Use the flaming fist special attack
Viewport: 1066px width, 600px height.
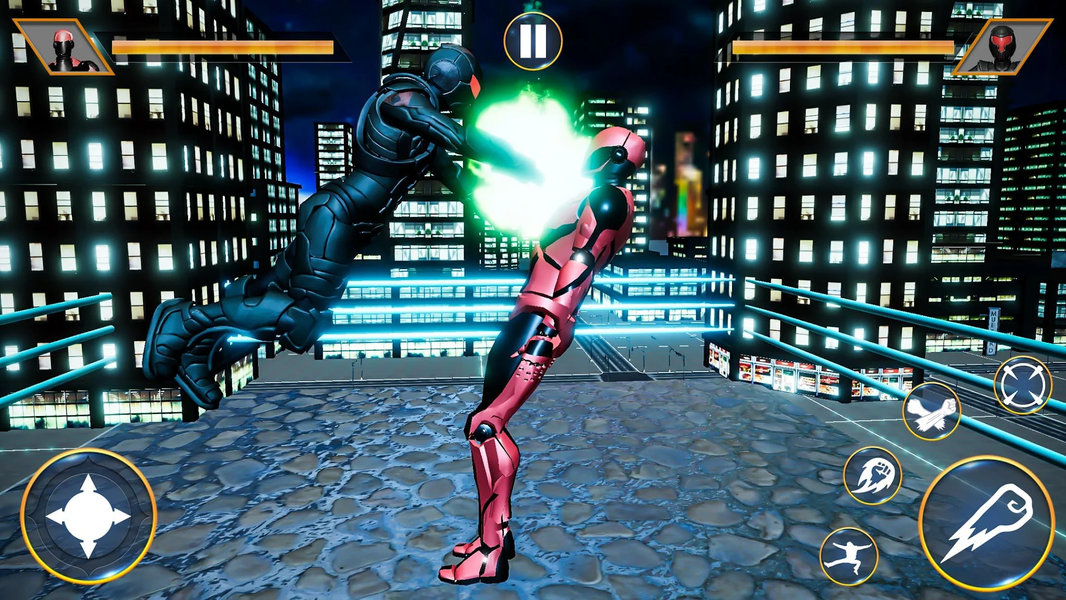pyautogui.click(x=872, y=475)
